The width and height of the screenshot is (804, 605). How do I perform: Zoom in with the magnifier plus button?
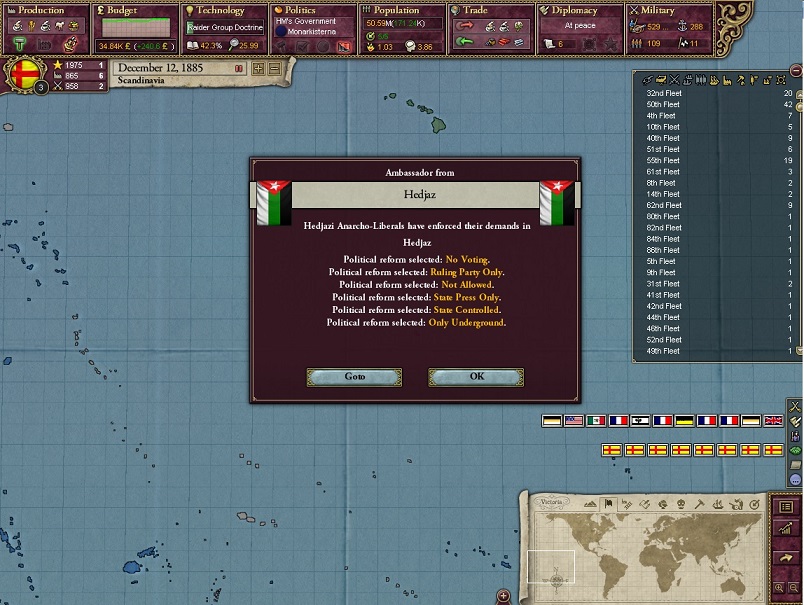pos(779,588)
